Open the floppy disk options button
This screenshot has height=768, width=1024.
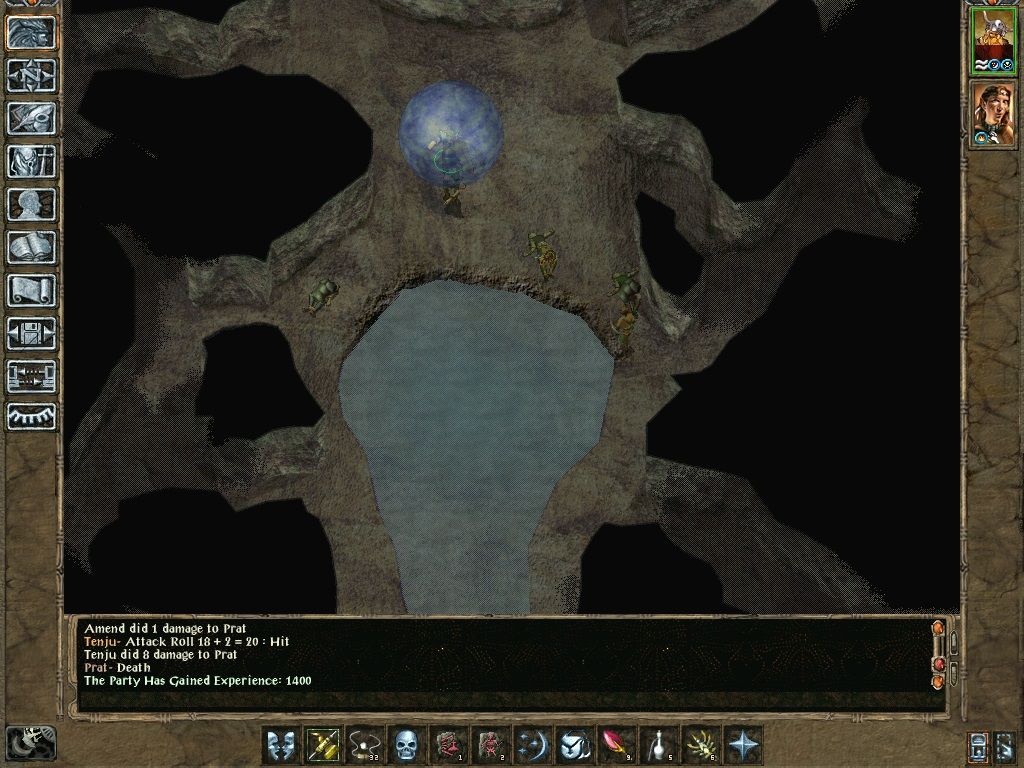pos(32,333)
